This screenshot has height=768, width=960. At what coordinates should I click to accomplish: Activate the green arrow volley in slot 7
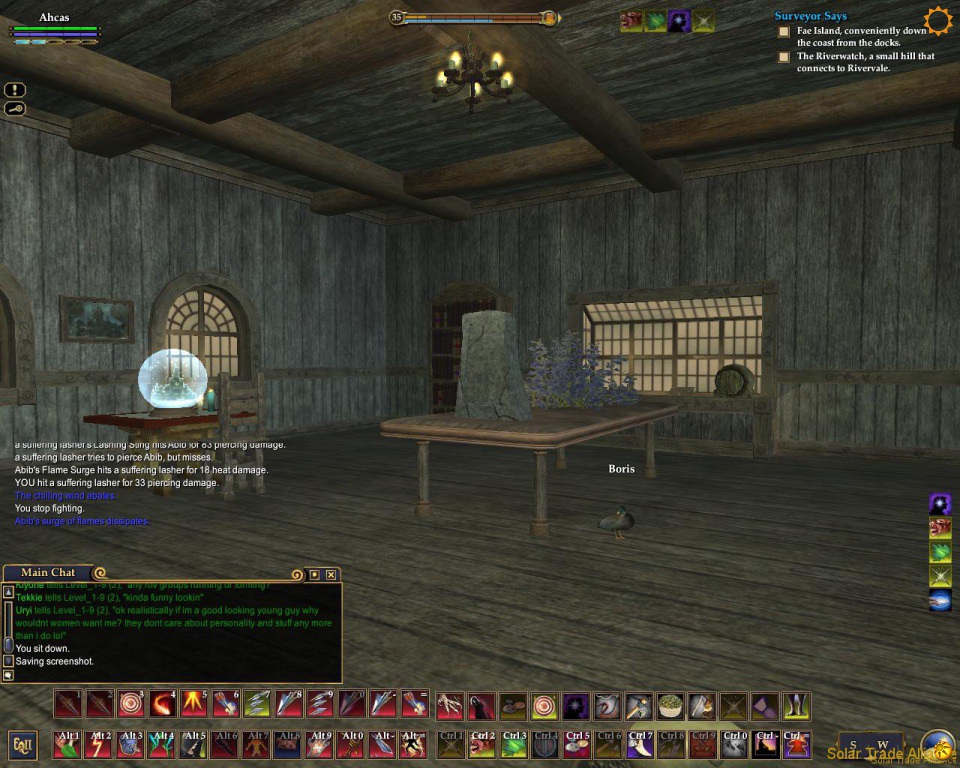256,705
